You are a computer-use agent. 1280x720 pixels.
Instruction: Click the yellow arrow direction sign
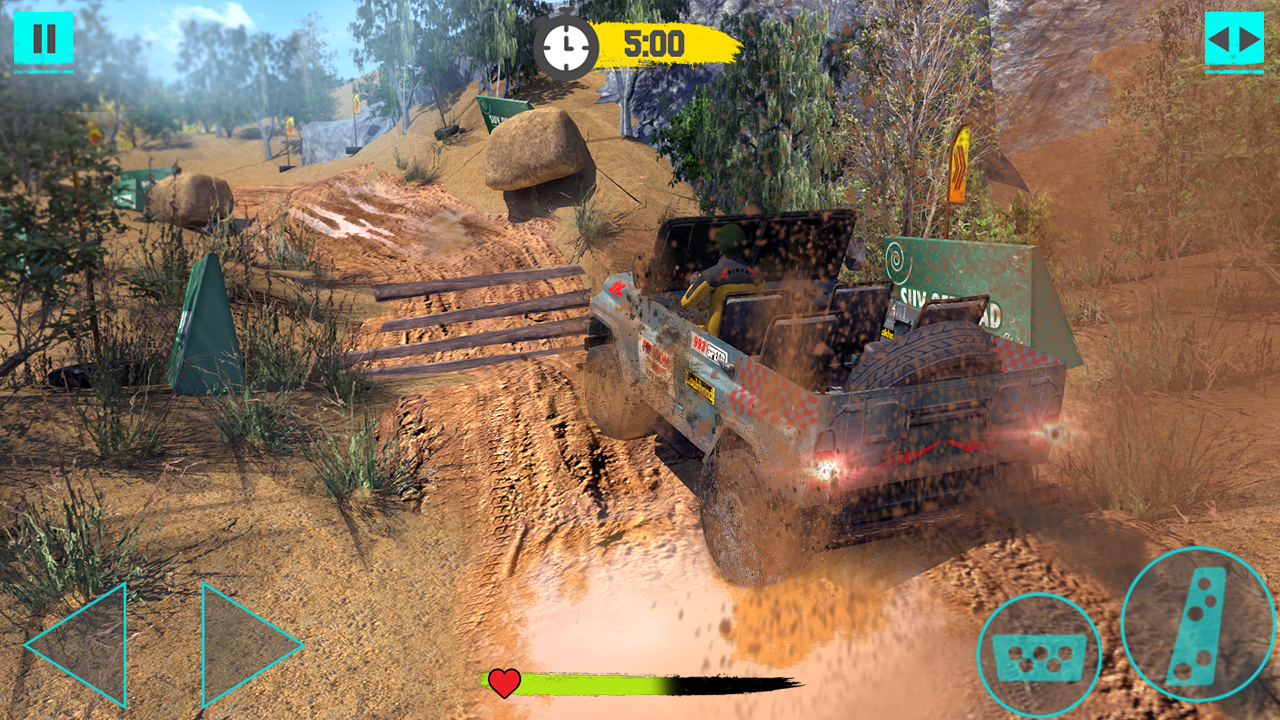point(958,165)
